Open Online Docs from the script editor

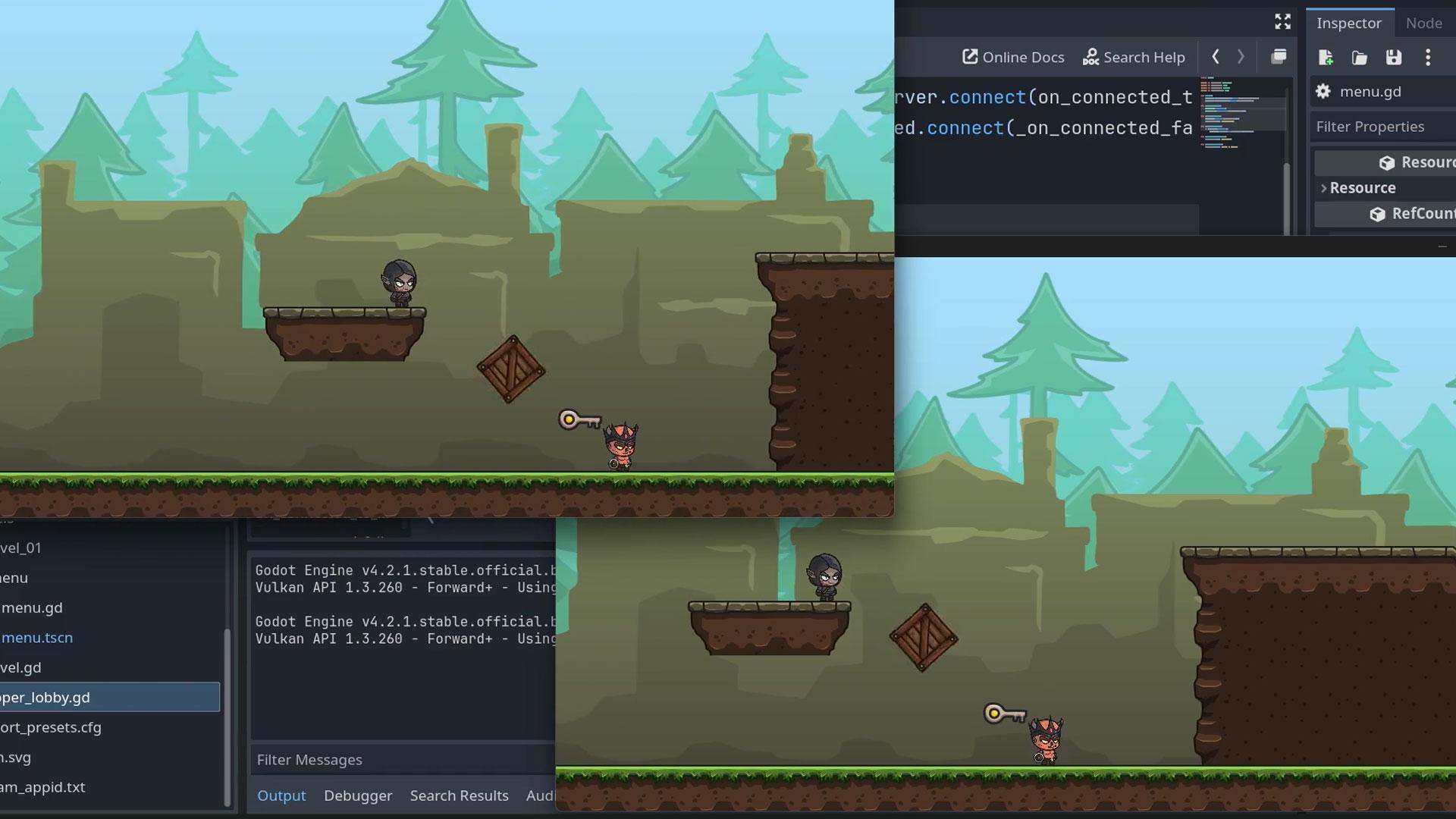pyautogui.click(x=1012, y=57)
